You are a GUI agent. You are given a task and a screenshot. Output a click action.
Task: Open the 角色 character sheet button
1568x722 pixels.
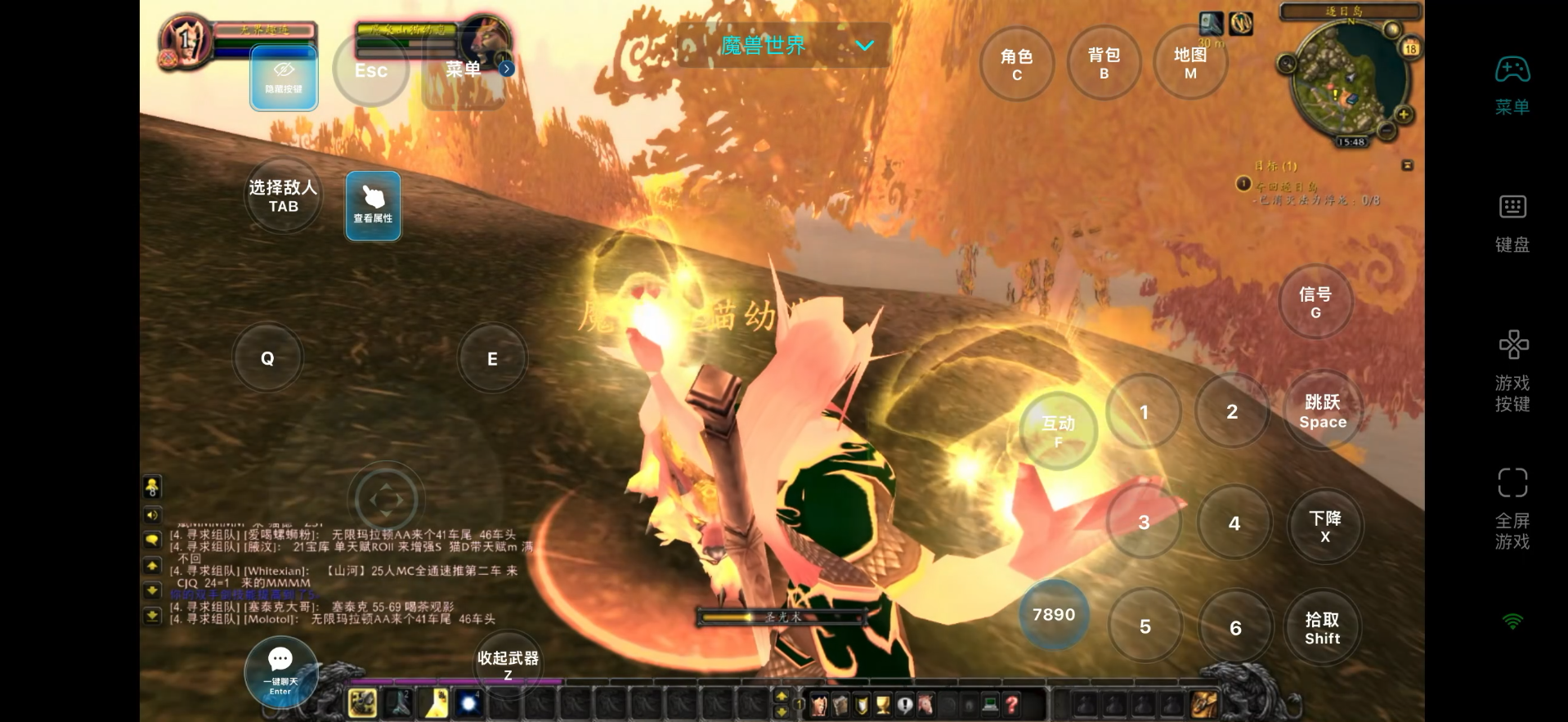pyautogui.click(x=1017, y=64)
